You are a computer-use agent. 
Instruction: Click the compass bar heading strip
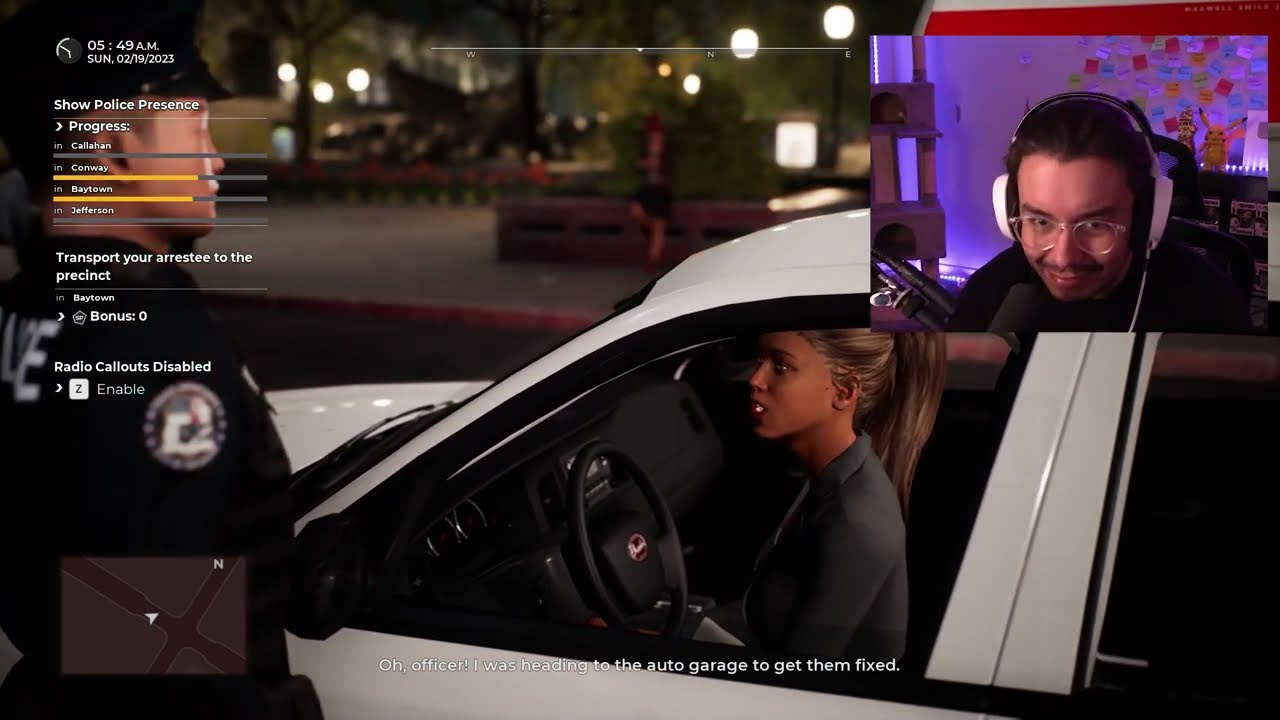tap(640, 49)
